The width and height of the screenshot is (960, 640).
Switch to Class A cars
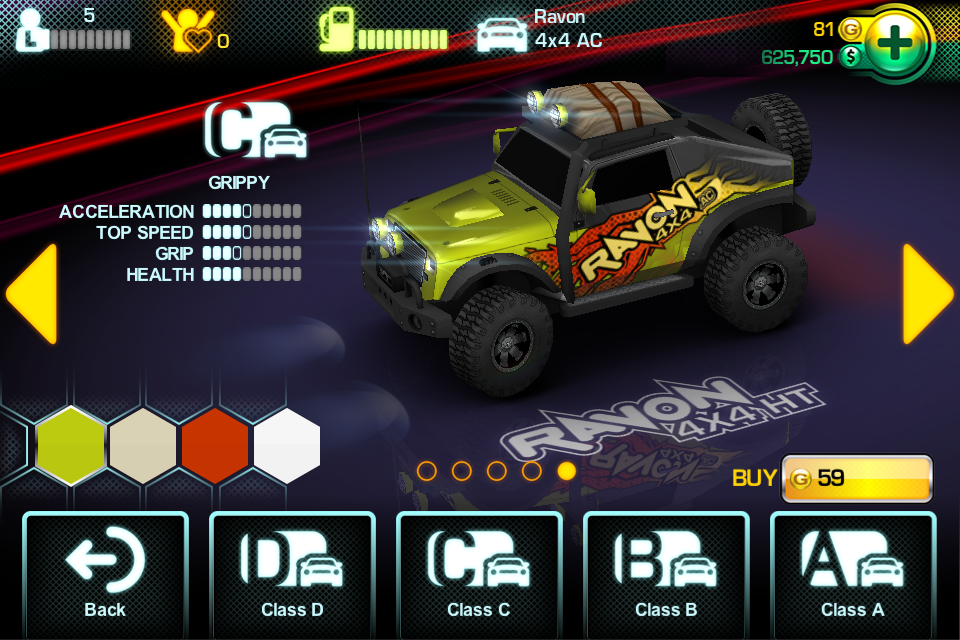853,574
